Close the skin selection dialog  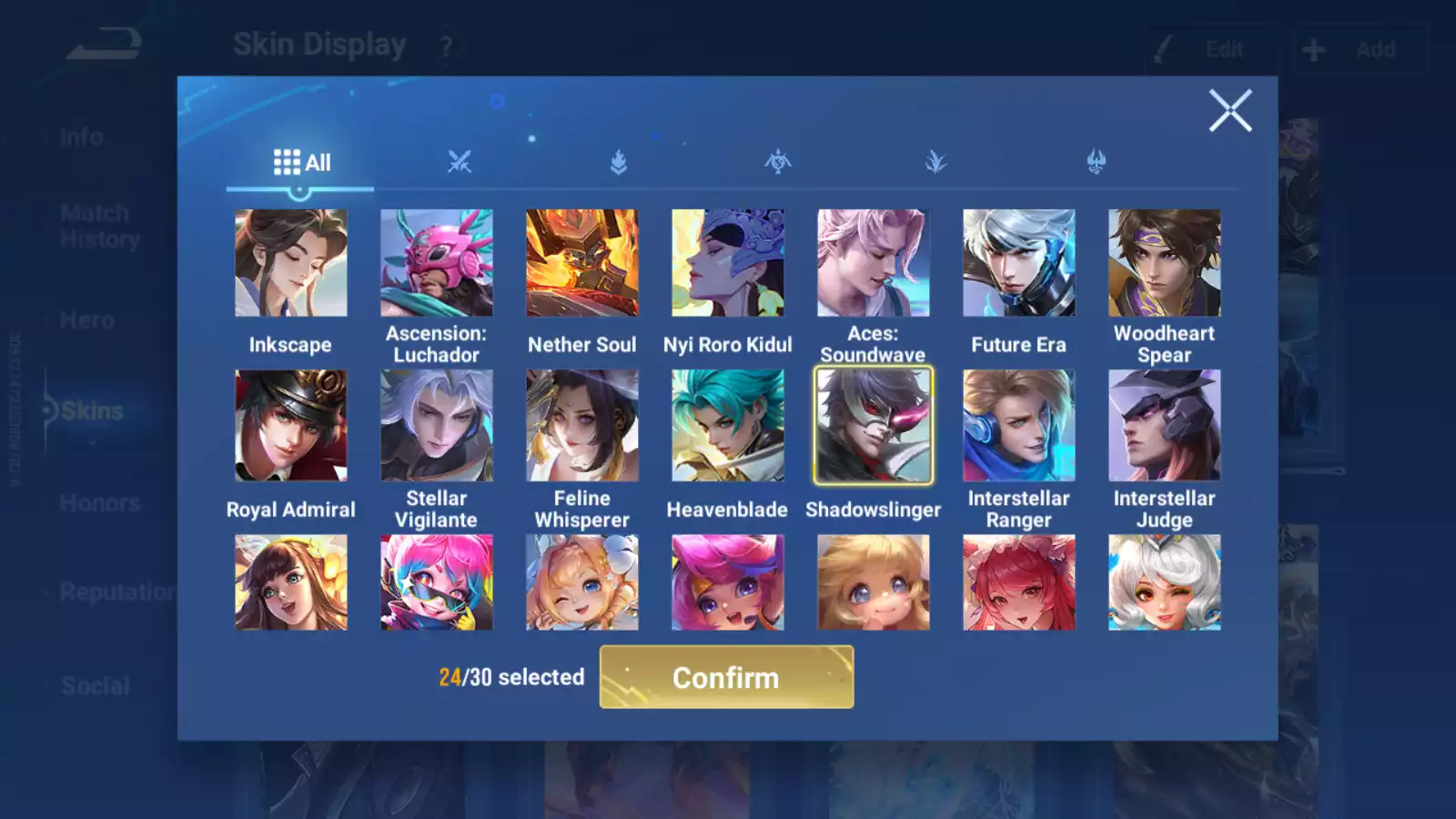click(x=1229, y=111)
